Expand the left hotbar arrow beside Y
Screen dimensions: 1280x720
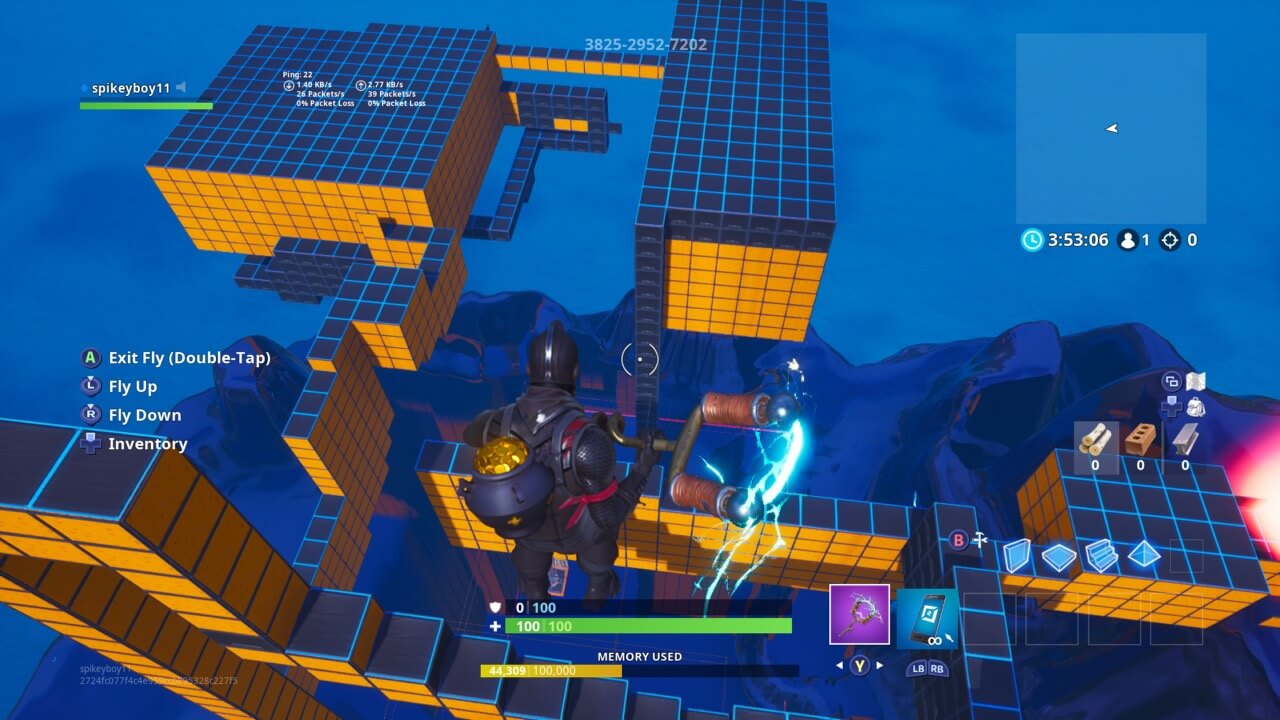(x=838, y=665)
